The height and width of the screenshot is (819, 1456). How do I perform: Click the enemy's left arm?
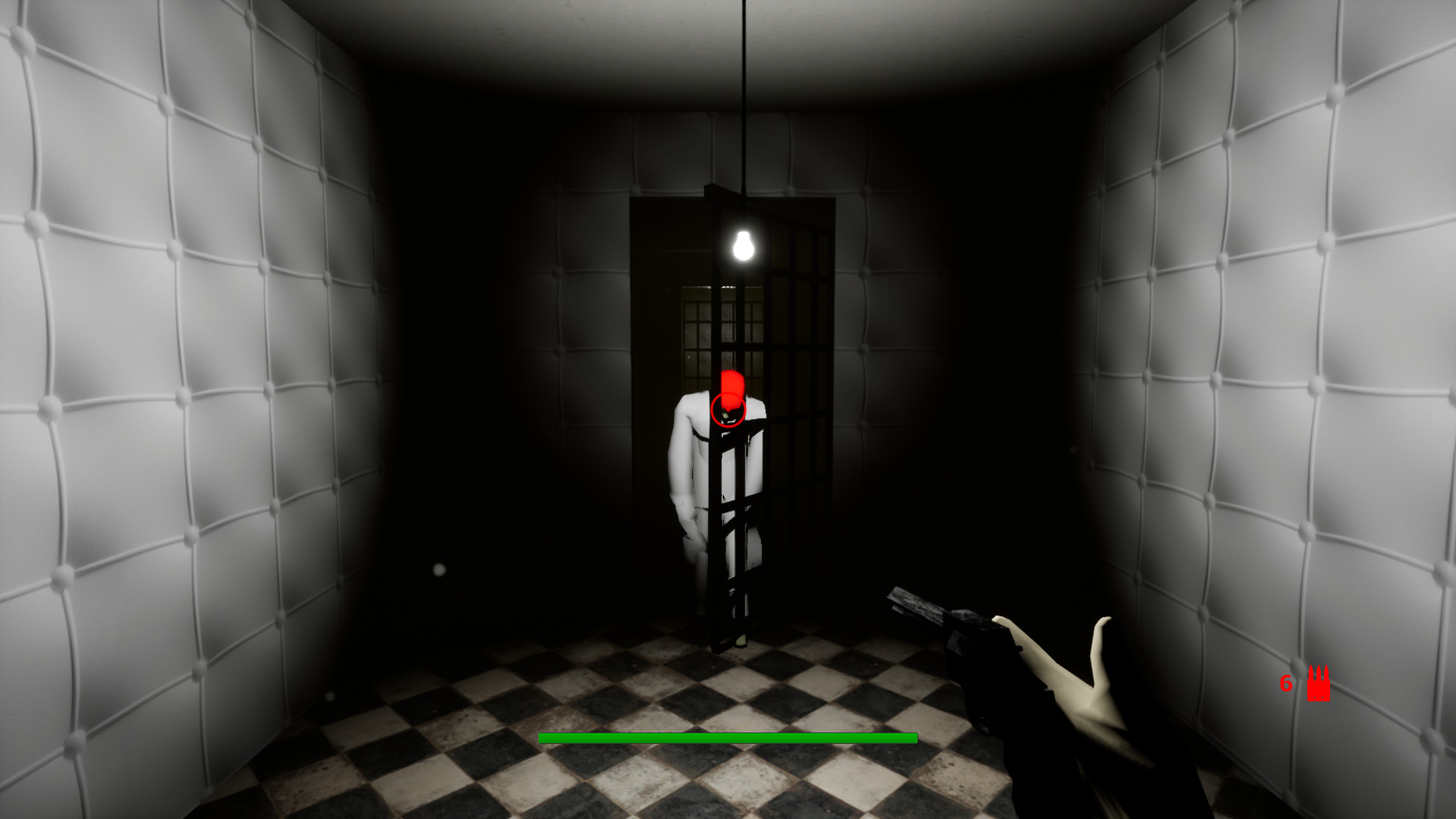(x=679, y=455)
